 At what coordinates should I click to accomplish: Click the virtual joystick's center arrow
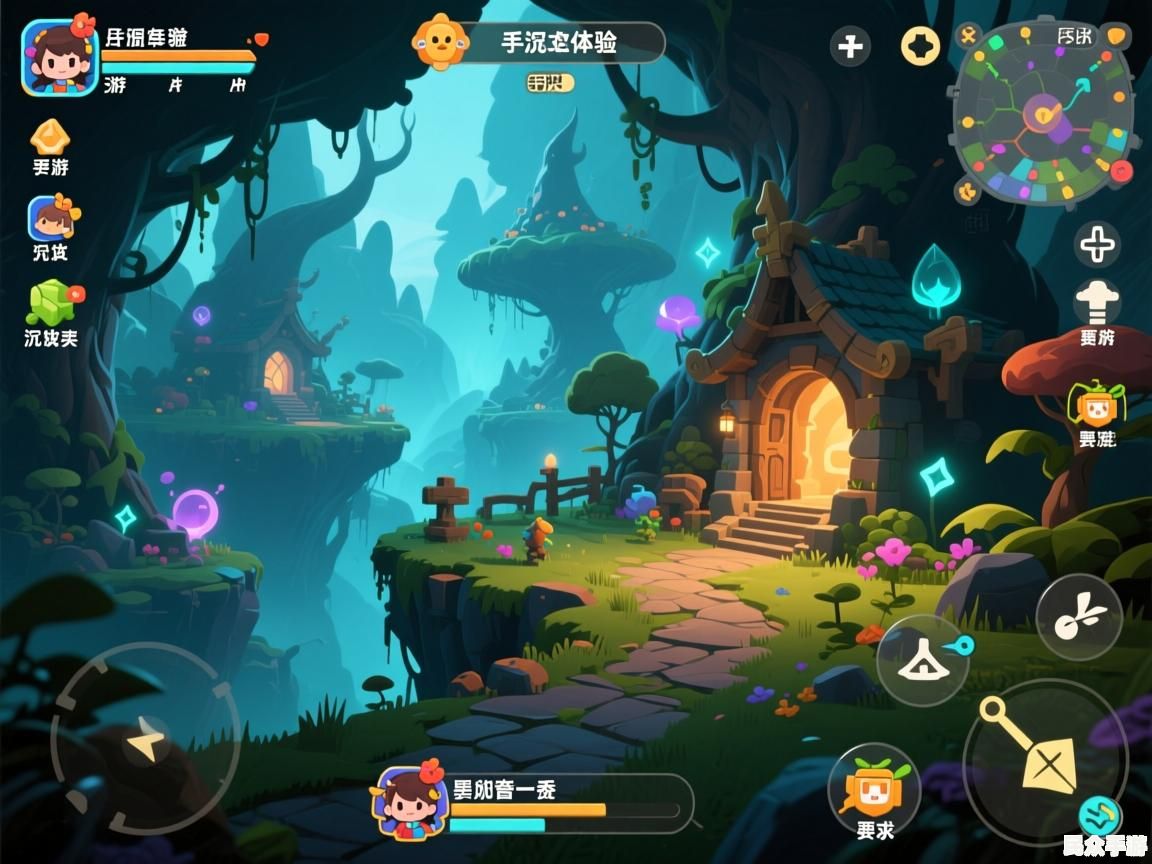145,741
